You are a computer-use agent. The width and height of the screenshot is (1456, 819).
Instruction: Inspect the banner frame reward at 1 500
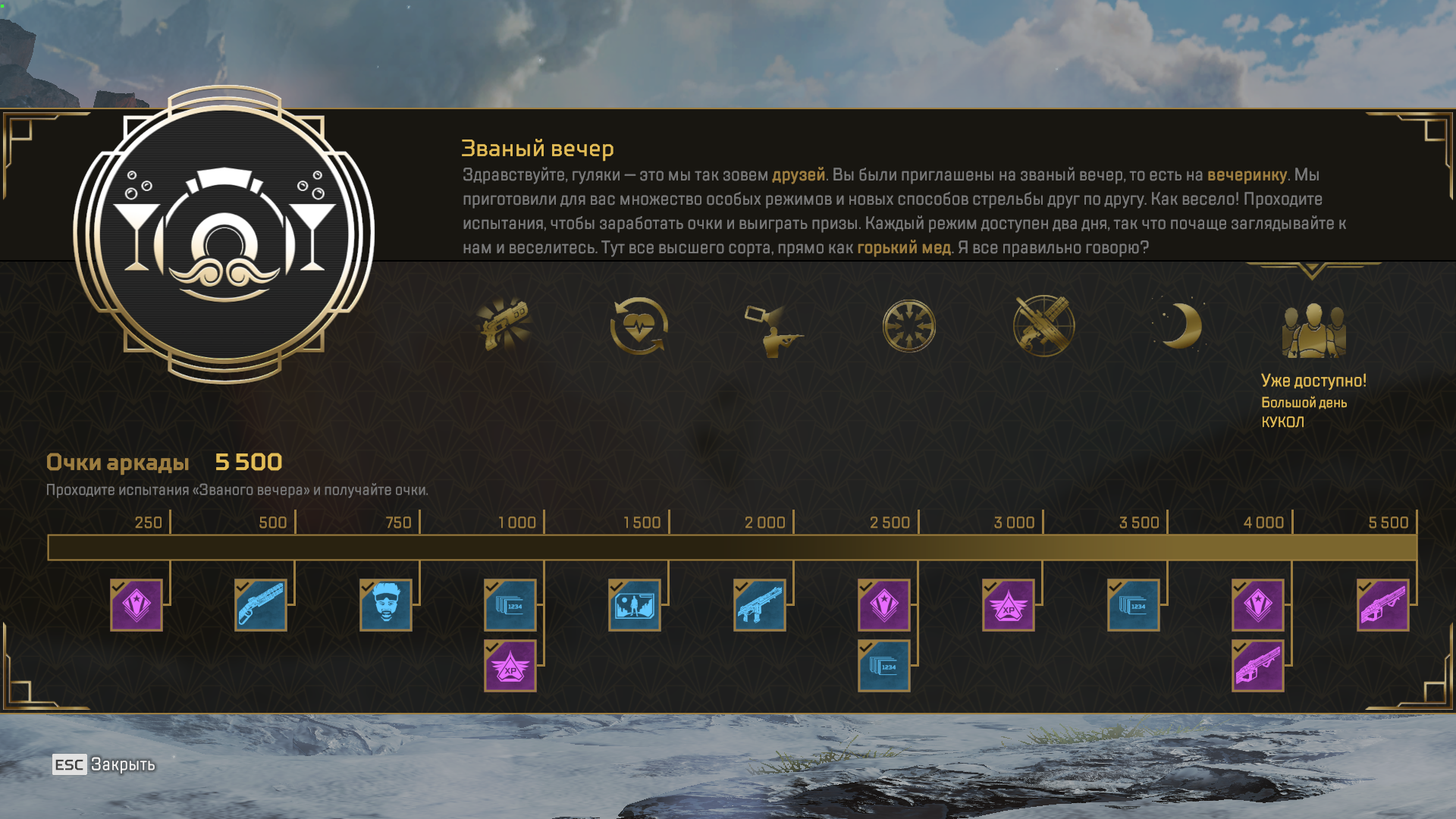tap(635, 605)
